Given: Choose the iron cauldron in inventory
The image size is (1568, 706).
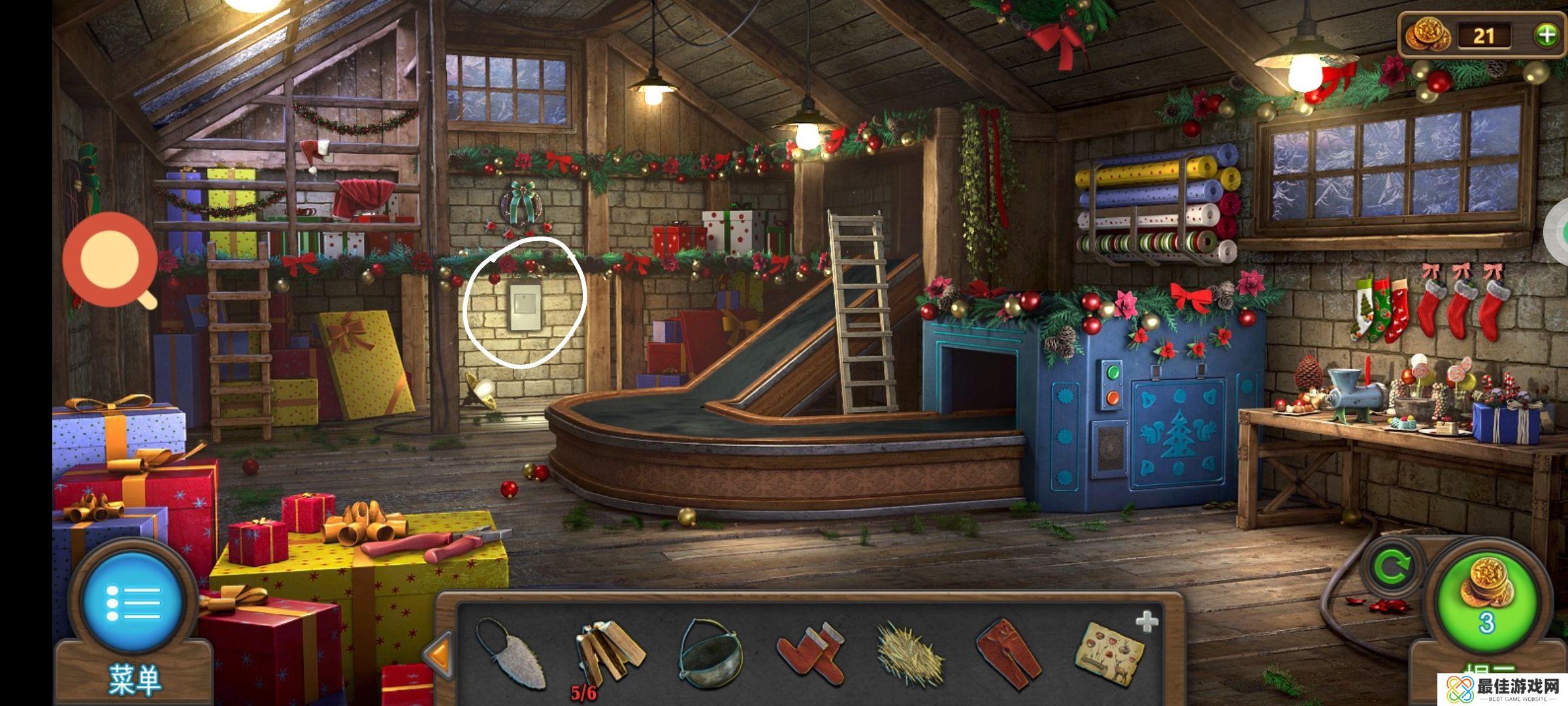Looking at the screenshot, I should [710, 654].
